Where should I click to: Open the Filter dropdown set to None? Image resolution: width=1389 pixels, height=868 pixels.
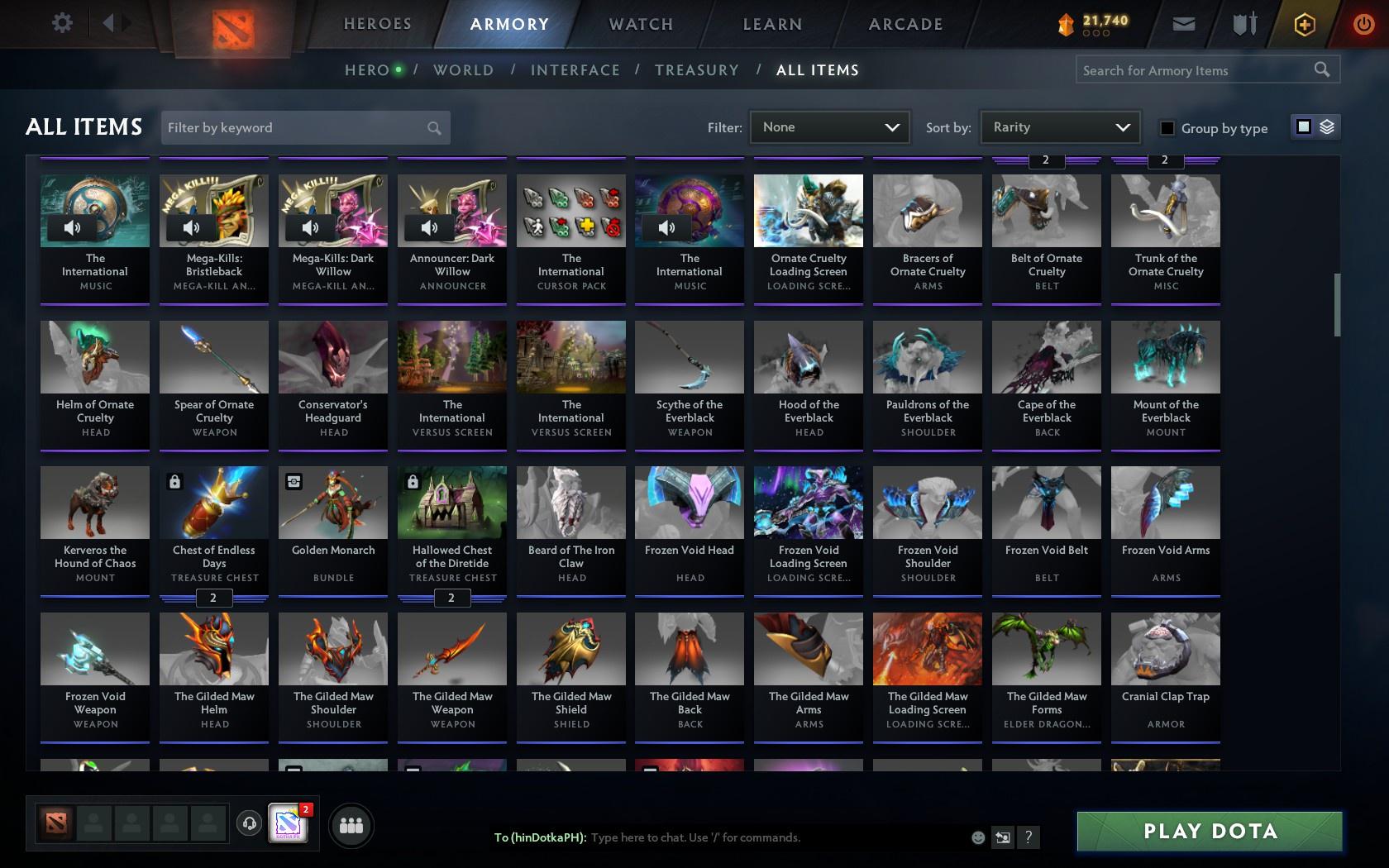(x=829, y=127)
